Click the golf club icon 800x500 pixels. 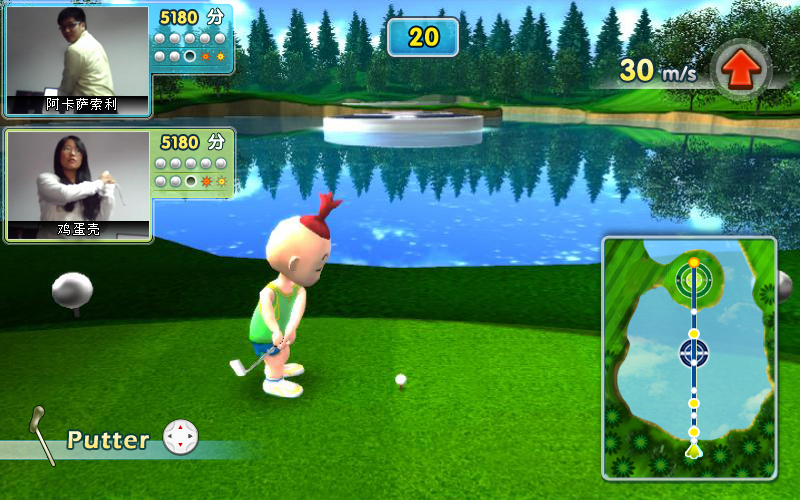[42, 434]
